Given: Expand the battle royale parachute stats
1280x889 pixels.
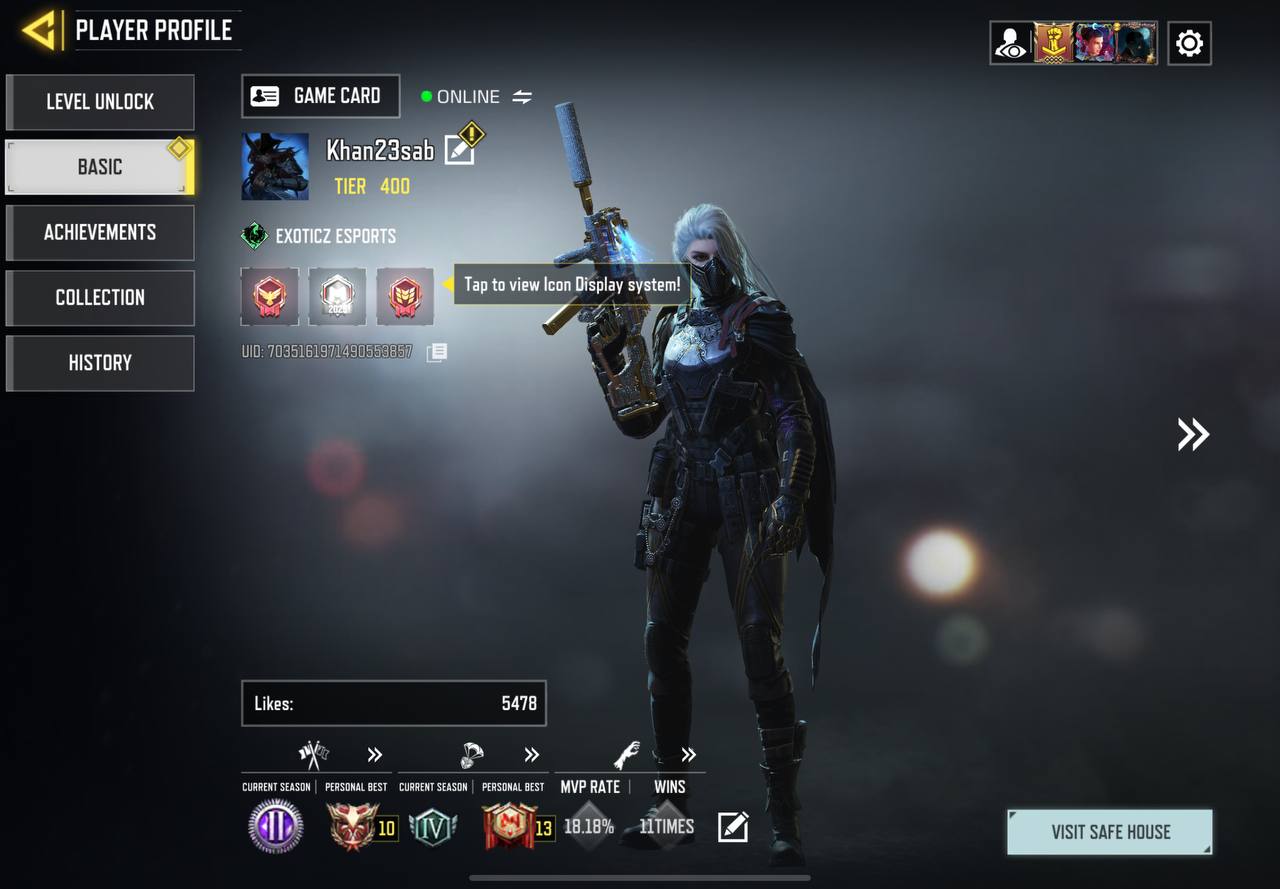Looking at the screenshot, I should 531,755.
